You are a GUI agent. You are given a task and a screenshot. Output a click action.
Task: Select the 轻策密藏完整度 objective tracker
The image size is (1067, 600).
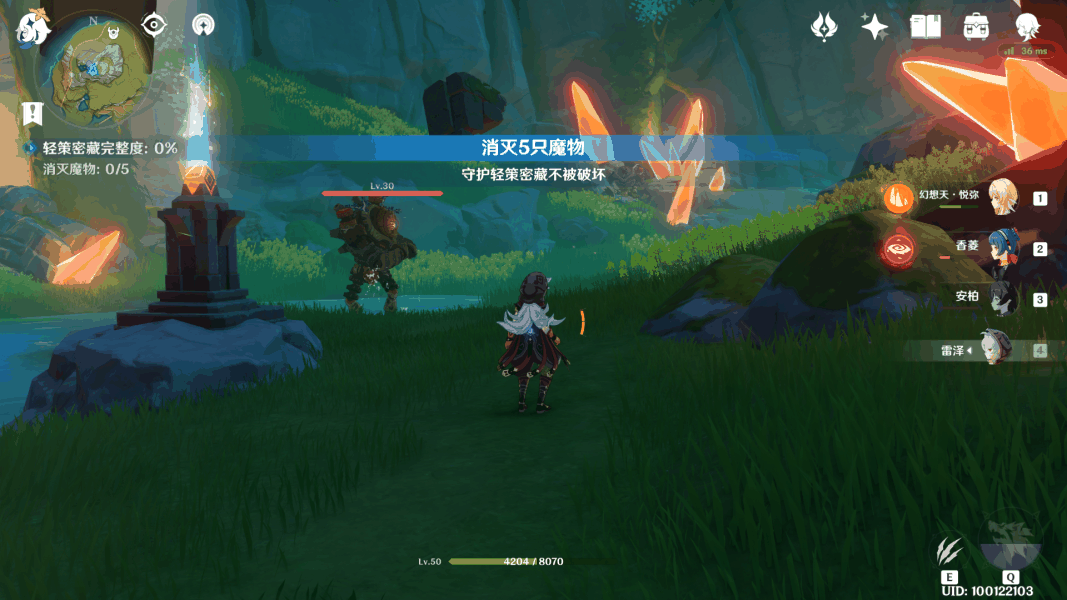pos(108,148)
